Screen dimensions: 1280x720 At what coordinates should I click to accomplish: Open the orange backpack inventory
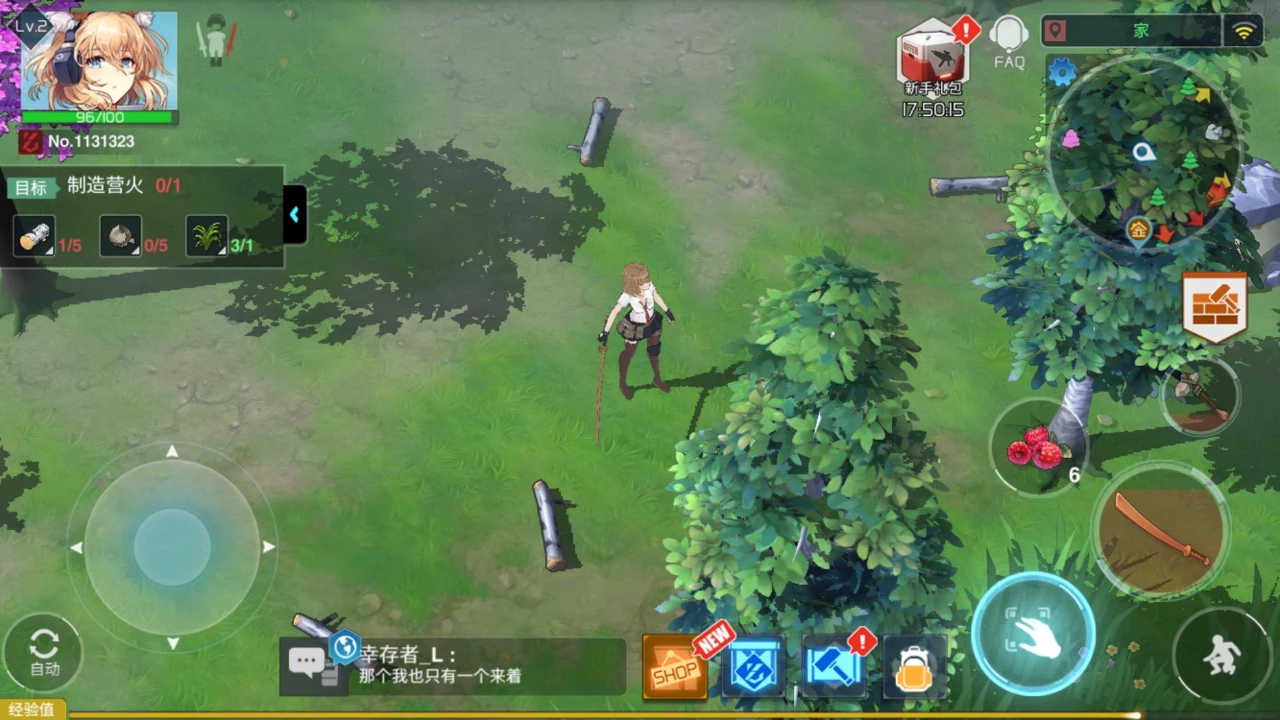(914, 668)
